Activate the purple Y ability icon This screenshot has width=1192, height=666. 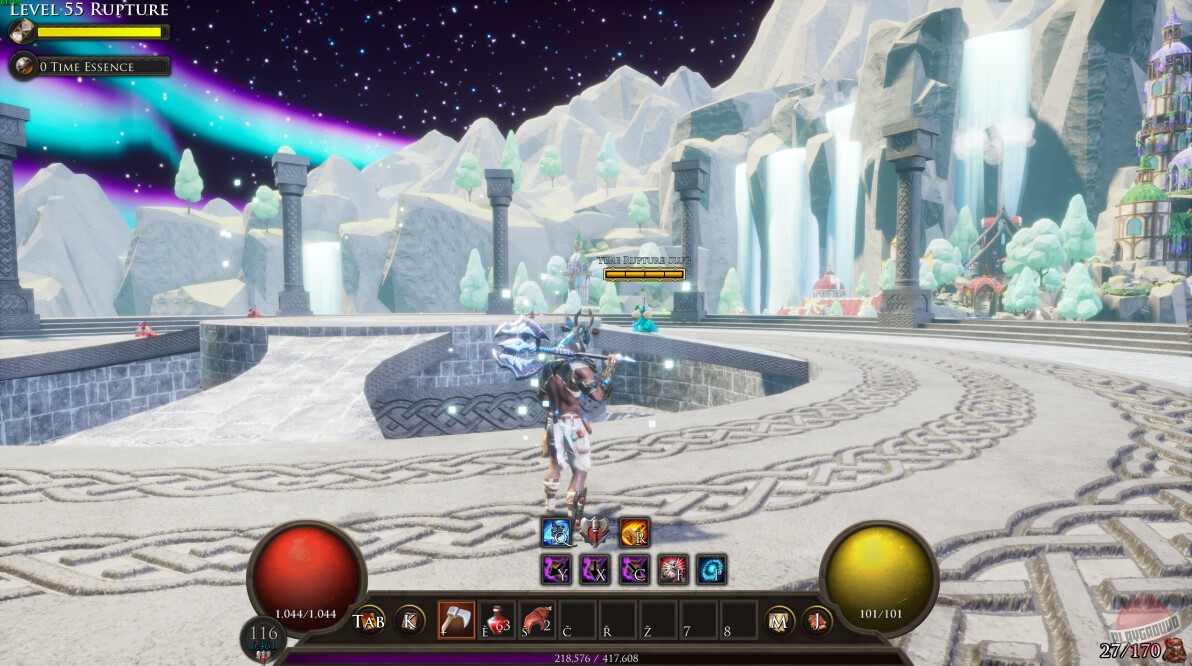point(556,570)
